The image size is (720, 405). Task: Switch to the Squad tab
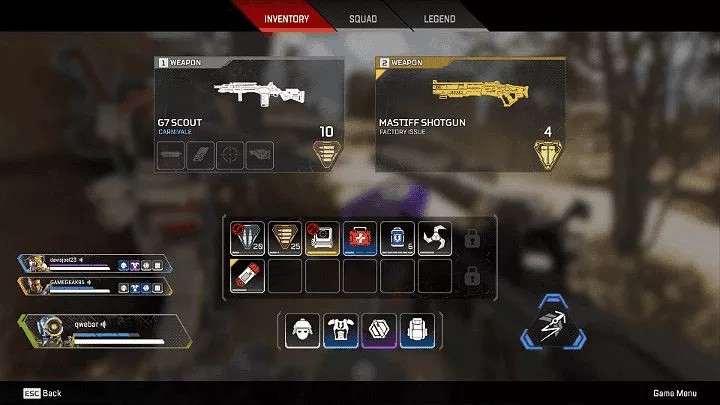click(363, 19)
